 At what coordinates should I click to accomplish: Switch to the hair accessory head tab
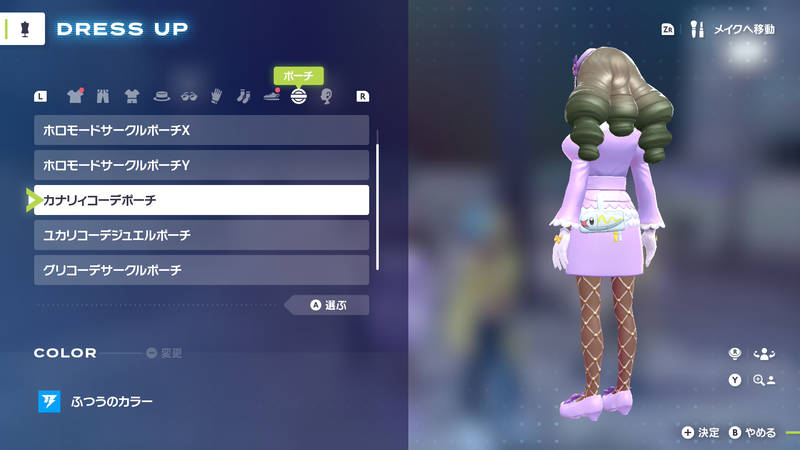[x=326, y=97]
